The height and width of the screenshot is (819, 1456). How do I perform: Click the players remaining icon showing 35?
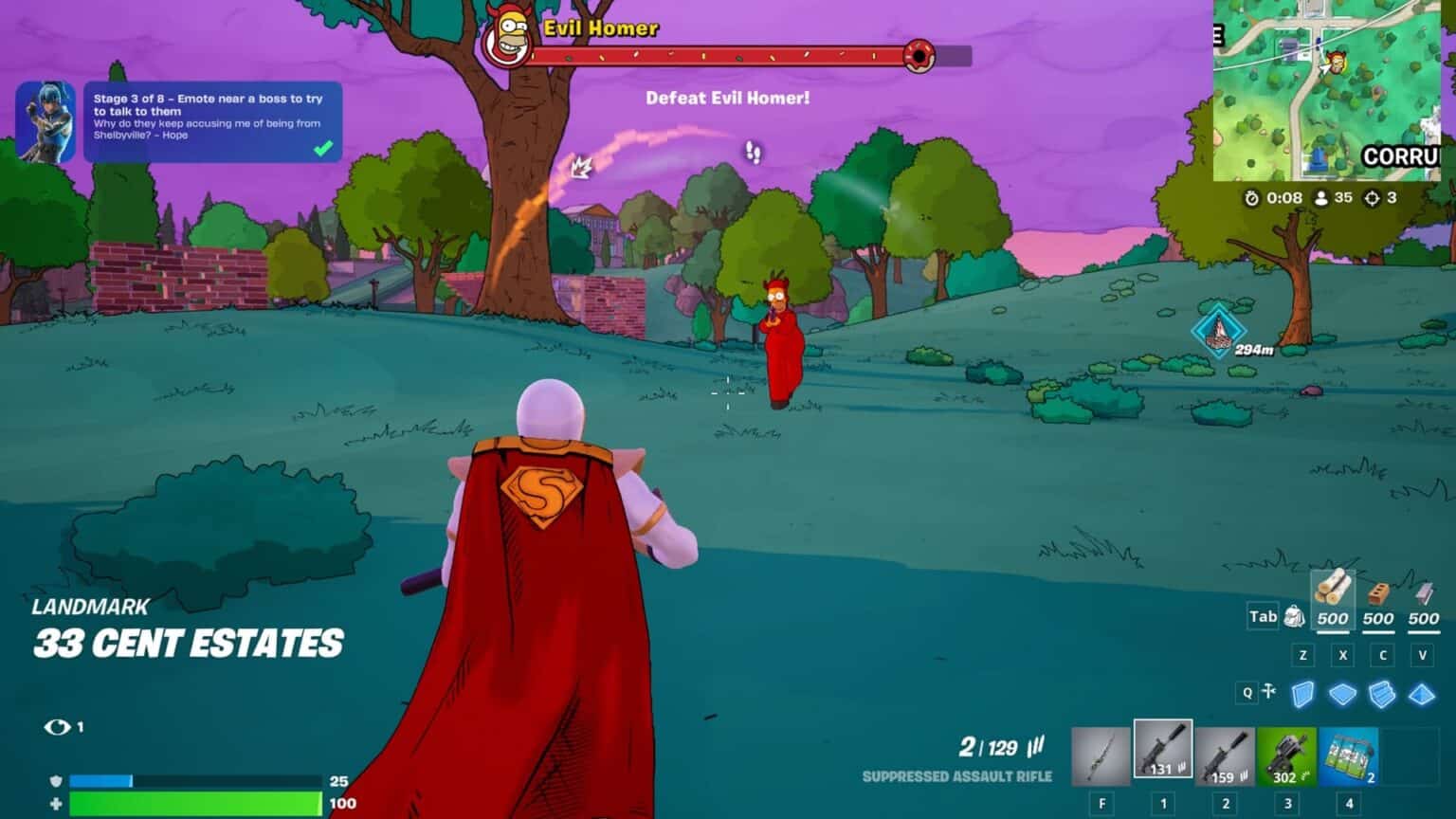pyautogui.click(x=1320, y=200)
